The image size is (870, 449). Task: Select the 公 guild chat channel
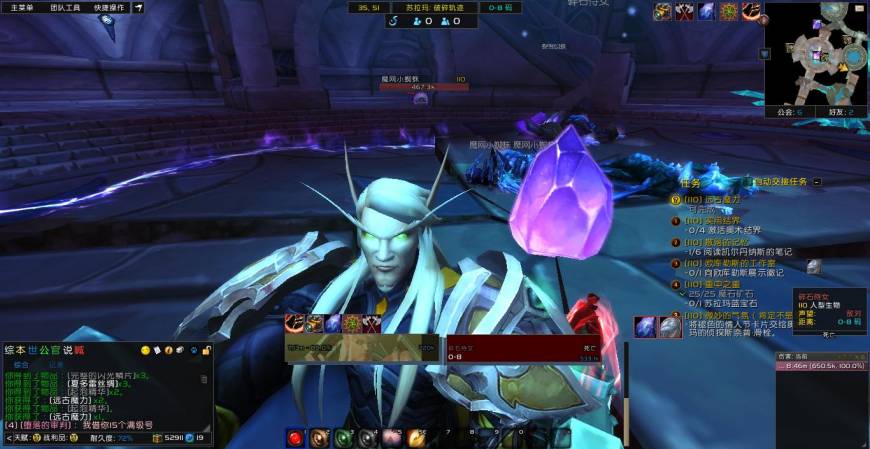(x=46, y=350)
